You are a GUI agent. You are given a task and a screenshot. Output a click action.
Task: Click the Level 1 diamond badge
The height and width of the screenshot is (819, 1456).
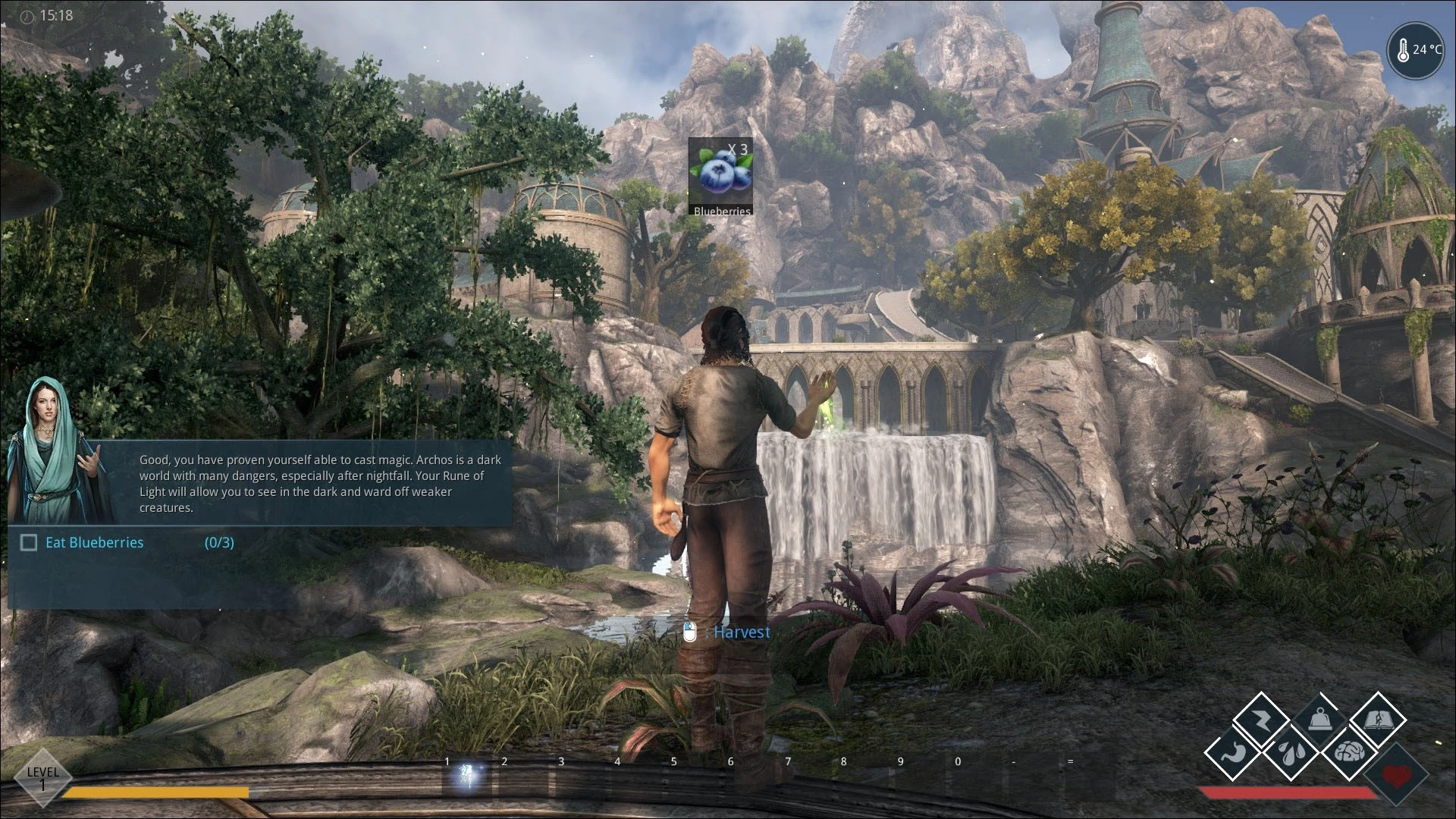pos(42,777)
